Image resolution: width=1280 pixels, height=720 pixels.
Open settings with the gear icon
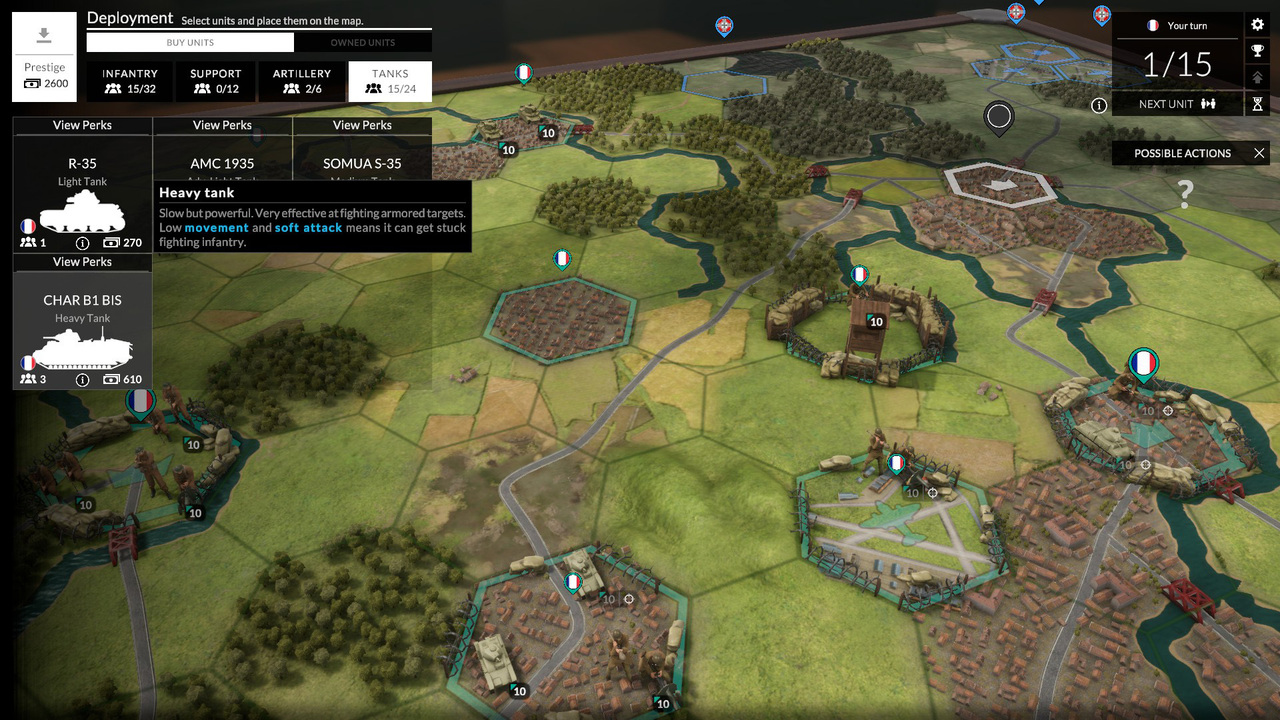tap(1258, 24)
